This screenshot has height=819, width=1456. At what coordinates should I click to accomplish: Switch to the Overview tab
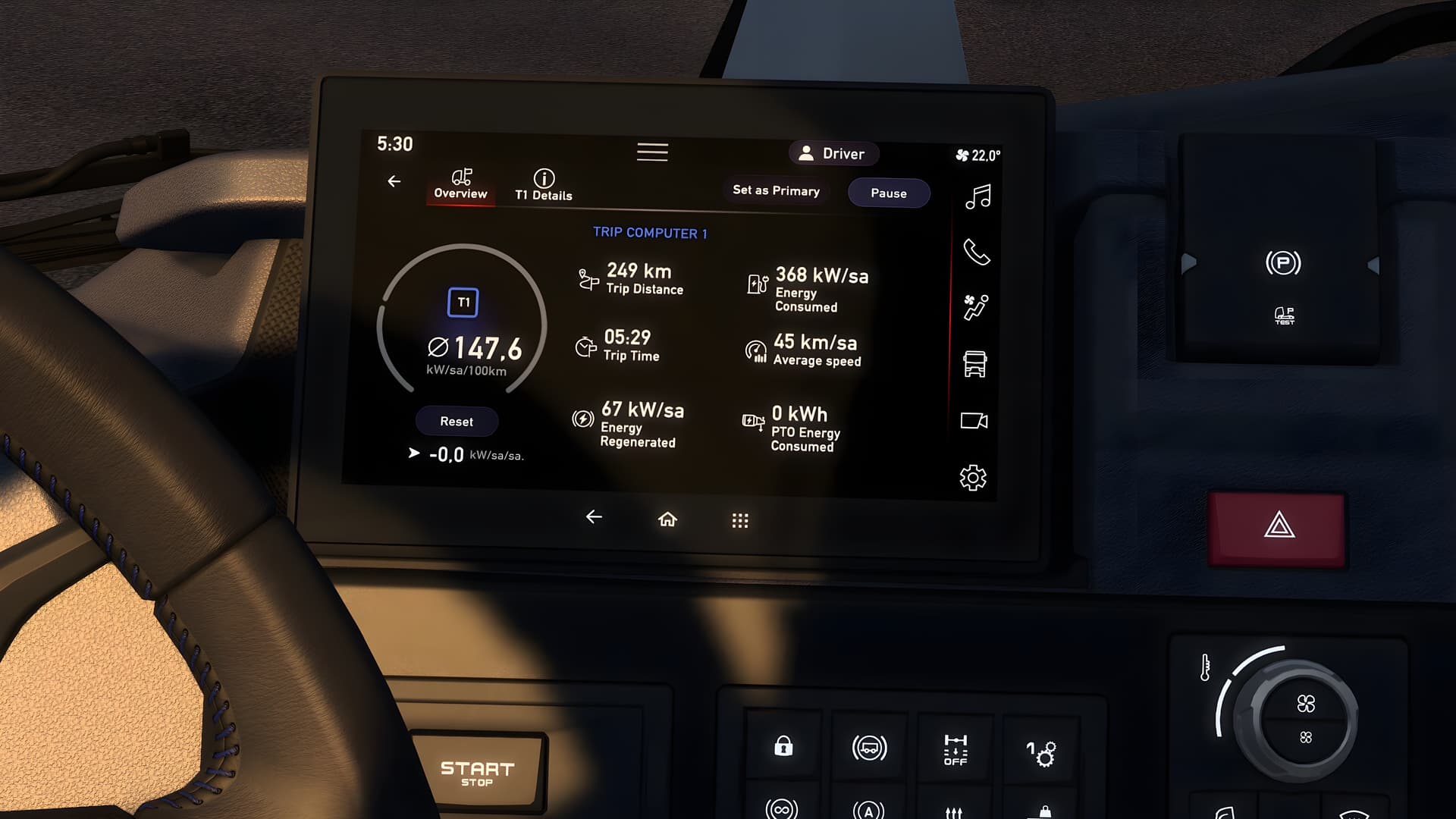click(x=460, y=184)
